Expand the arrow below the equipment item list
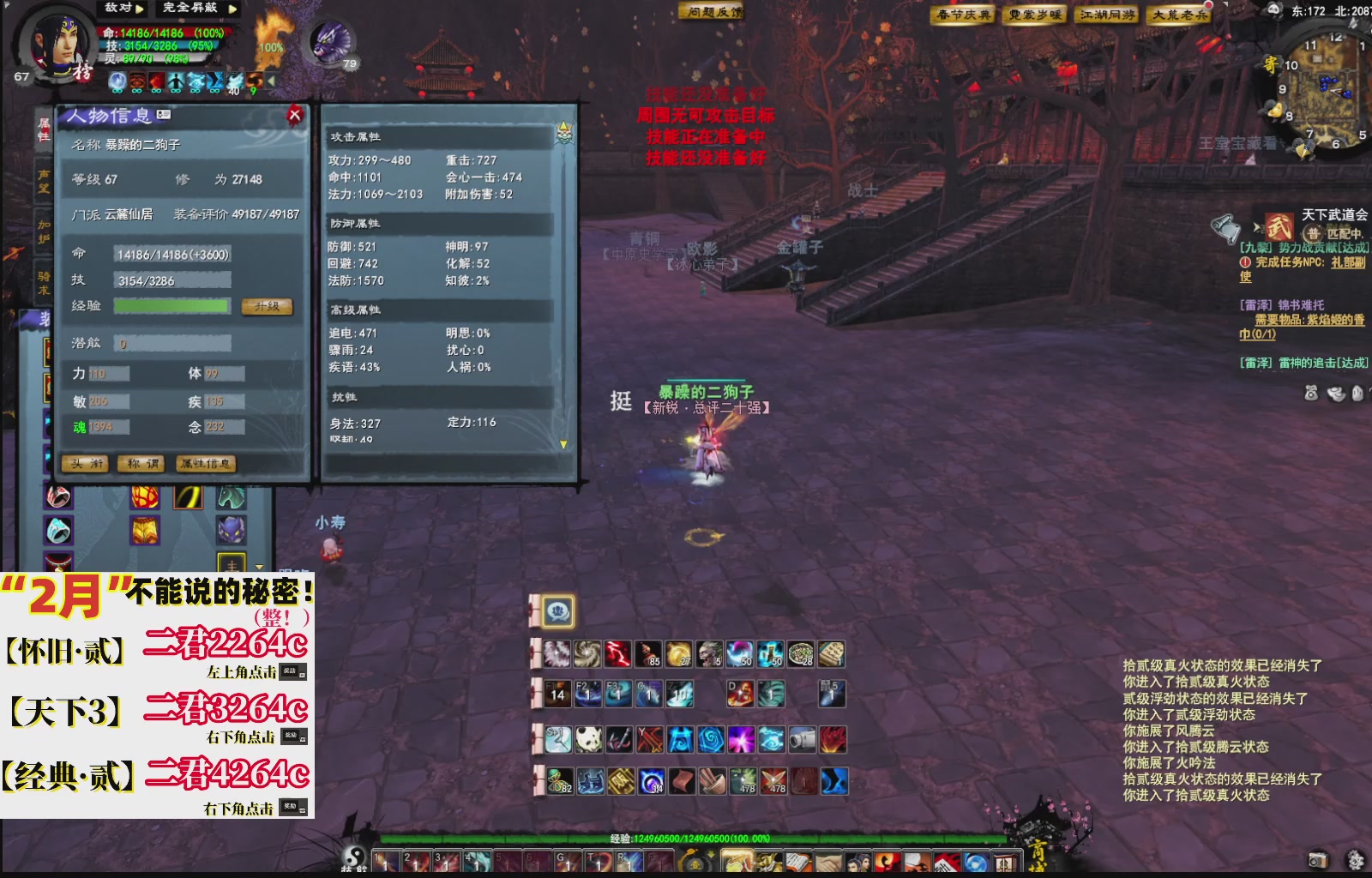This screenshot has height=878, width=1372. (x=260, y=567)
